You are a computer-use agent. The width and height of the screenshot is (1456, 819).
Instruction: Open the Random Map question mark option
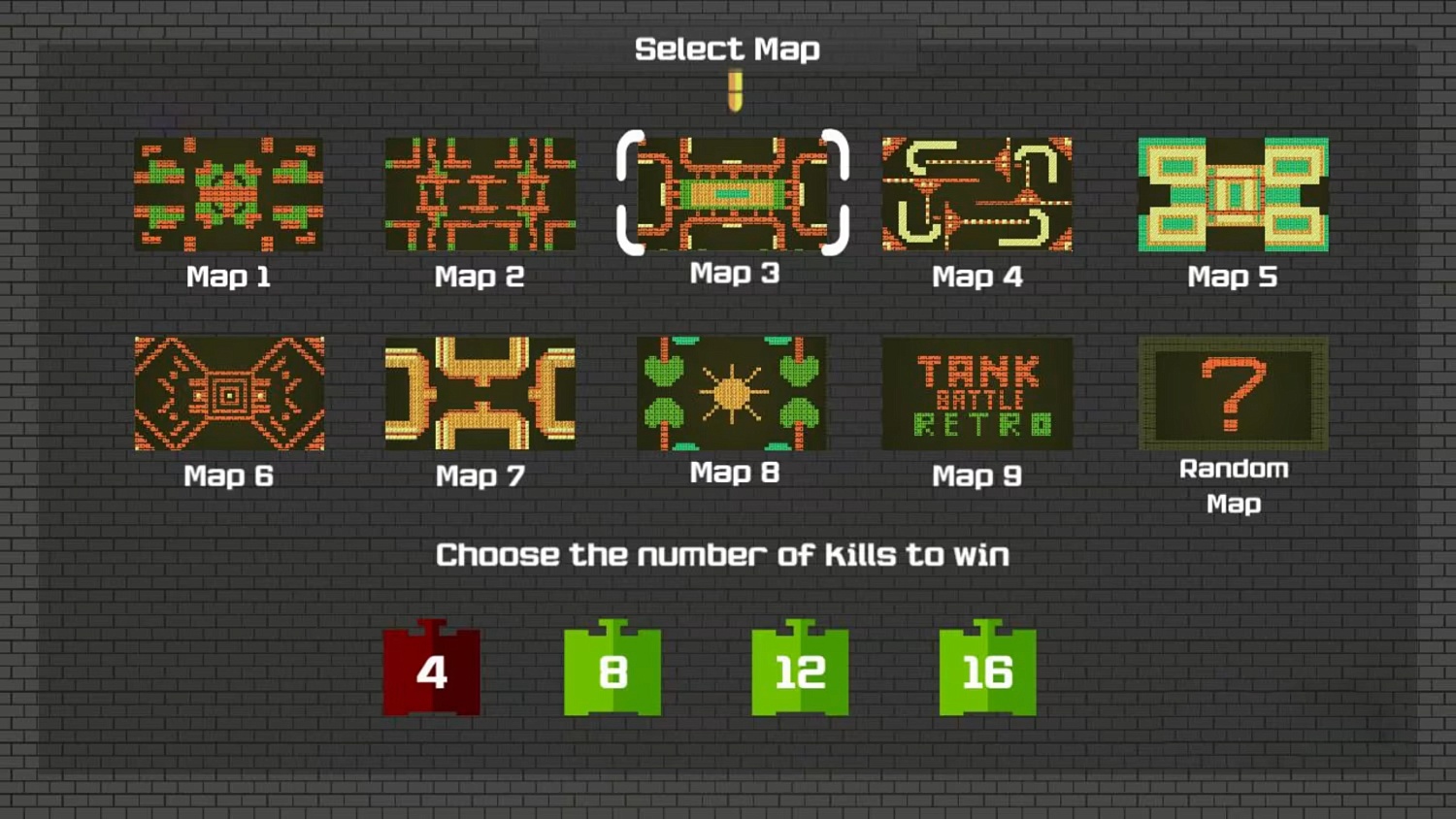(x=1234, y=393)
